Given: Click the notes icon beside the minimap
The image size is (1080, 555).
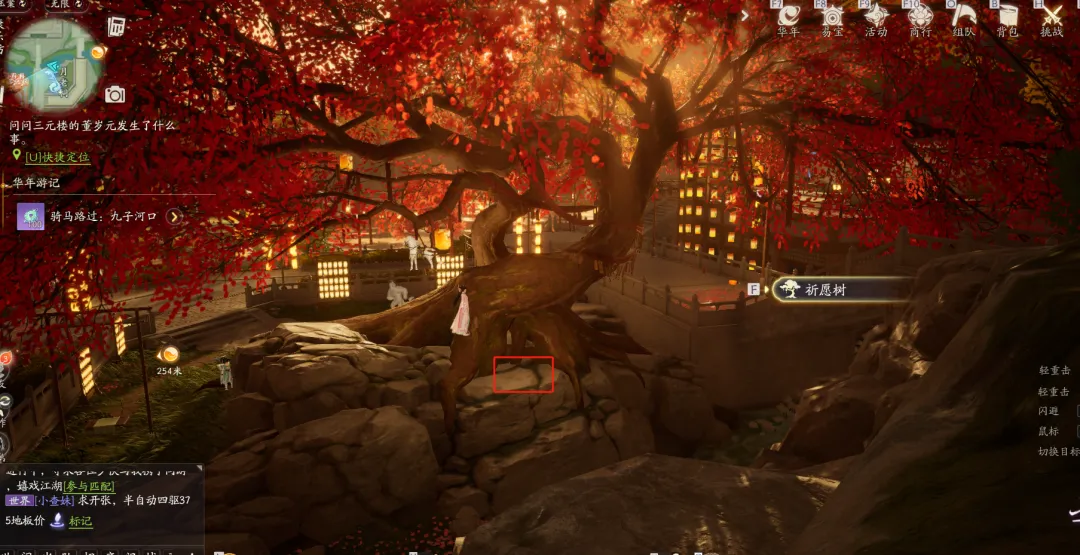Looking at the screenshot, I should pos(117,26).
